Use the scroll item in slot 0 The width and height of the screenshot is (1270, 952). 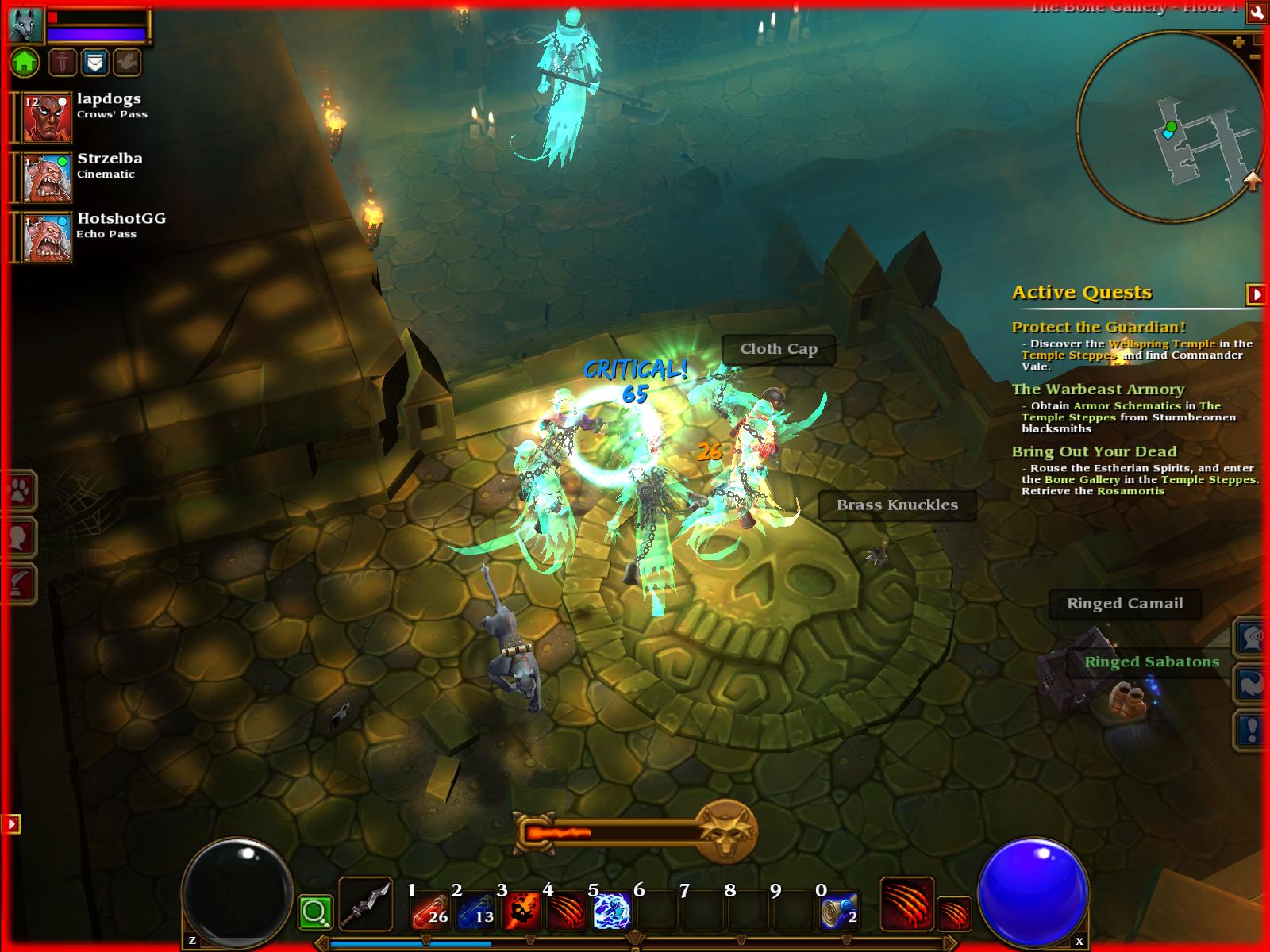(839, 910)
